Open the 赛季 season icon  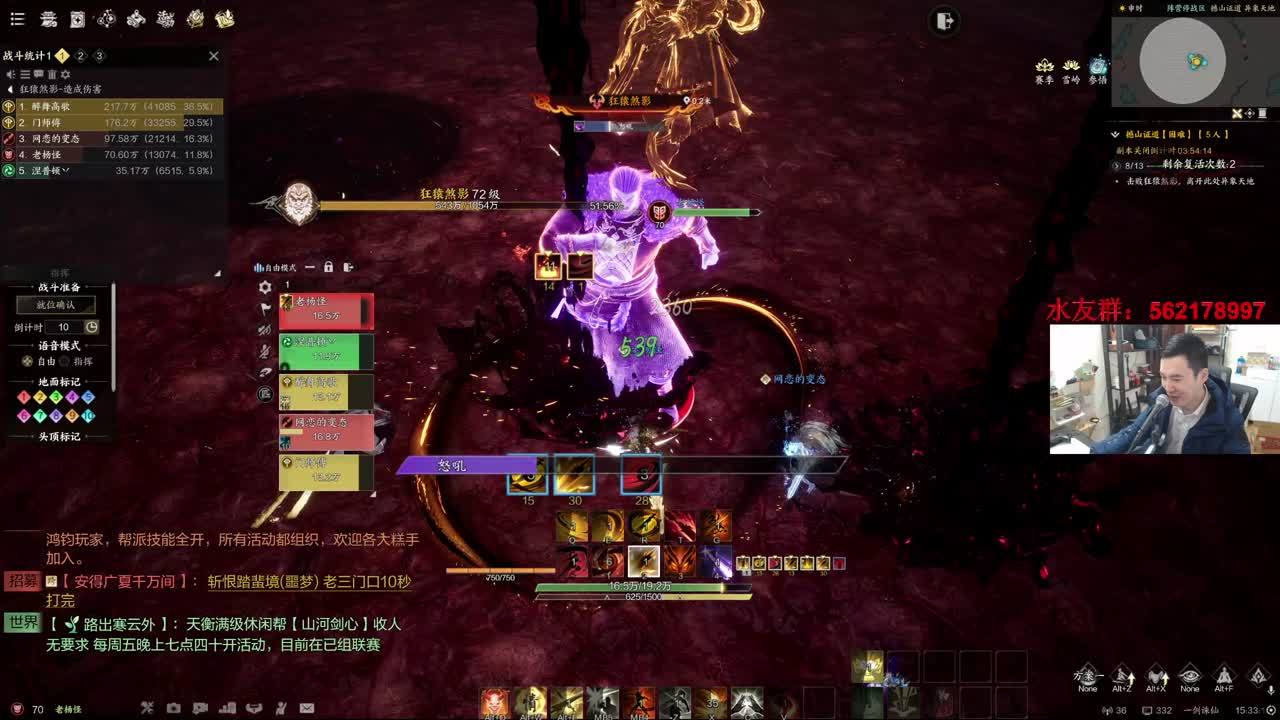click(x=1044, y=67)
